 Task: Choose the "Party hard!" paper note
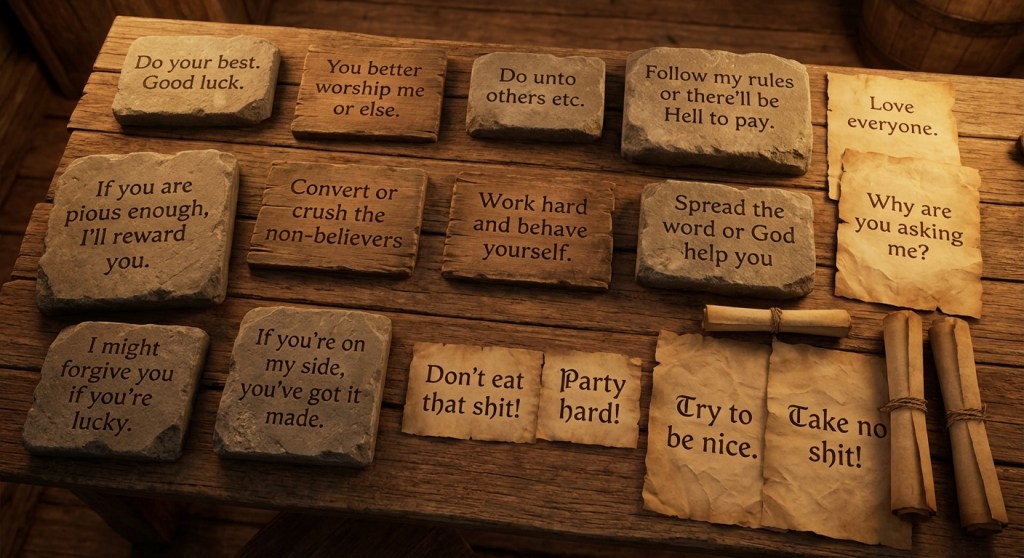tap(590, 397)
